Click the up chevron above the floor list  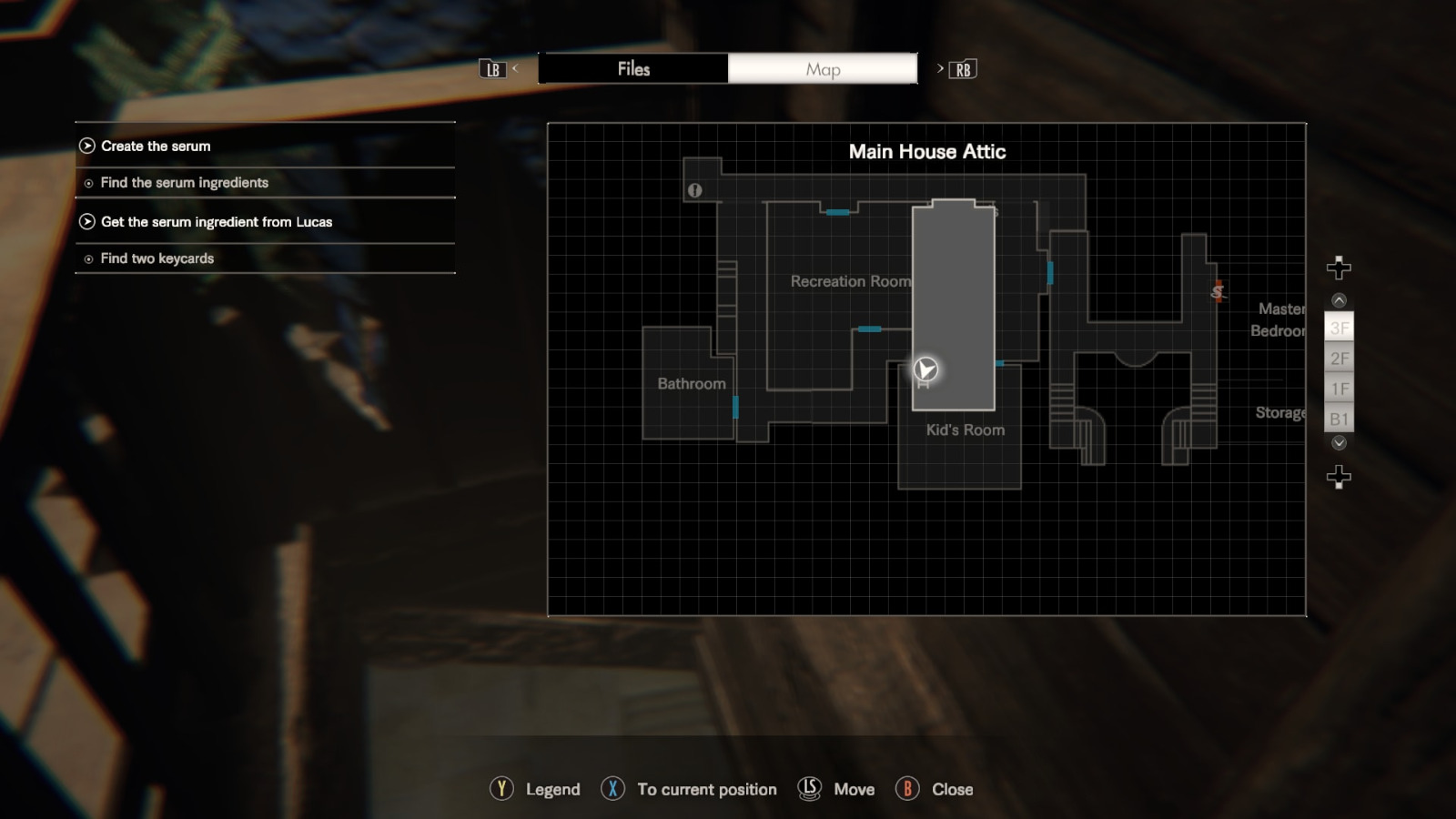coord(1338,299)
